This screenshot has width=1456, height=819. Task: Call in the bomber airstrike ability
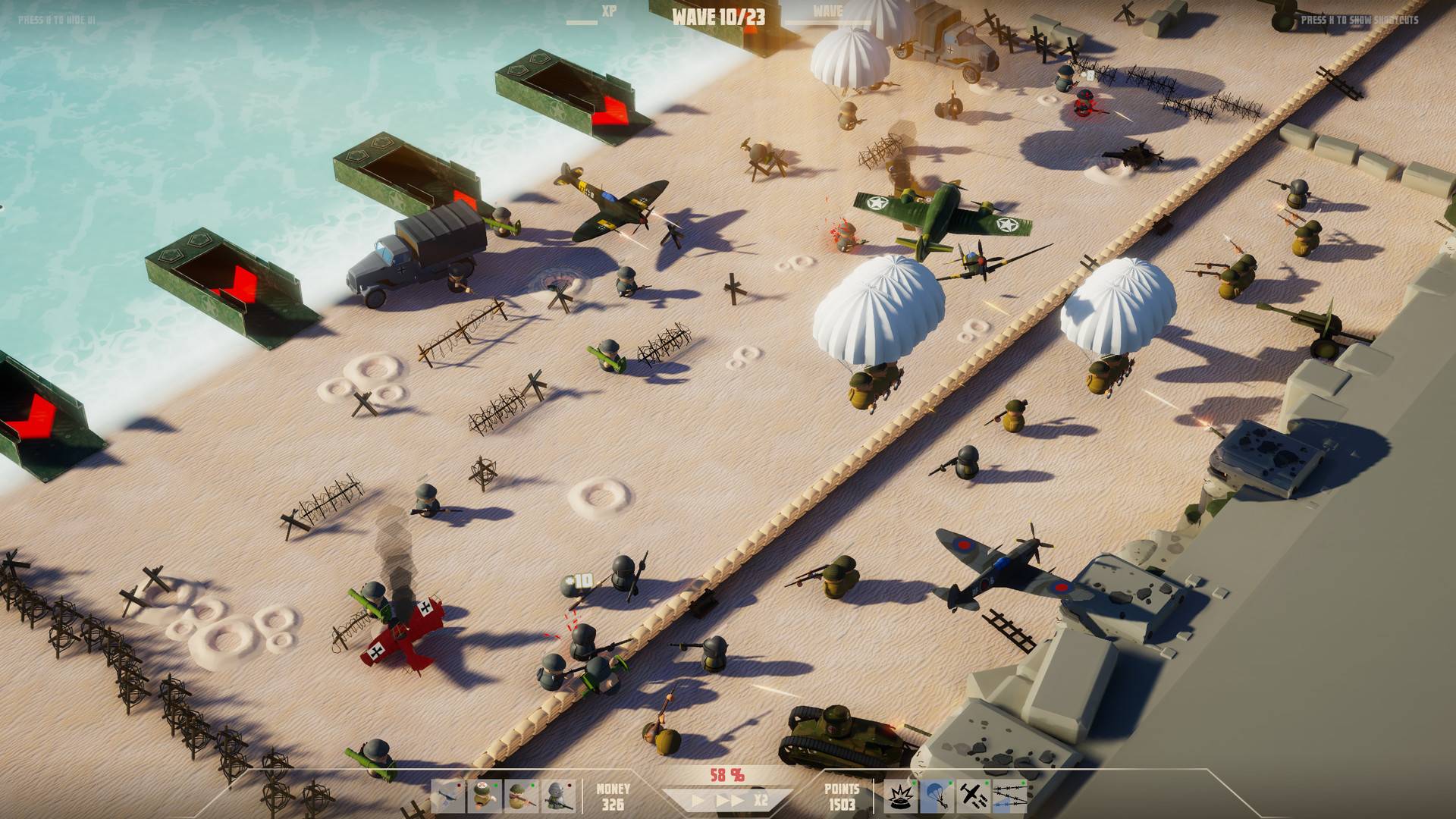coord(971,797)
